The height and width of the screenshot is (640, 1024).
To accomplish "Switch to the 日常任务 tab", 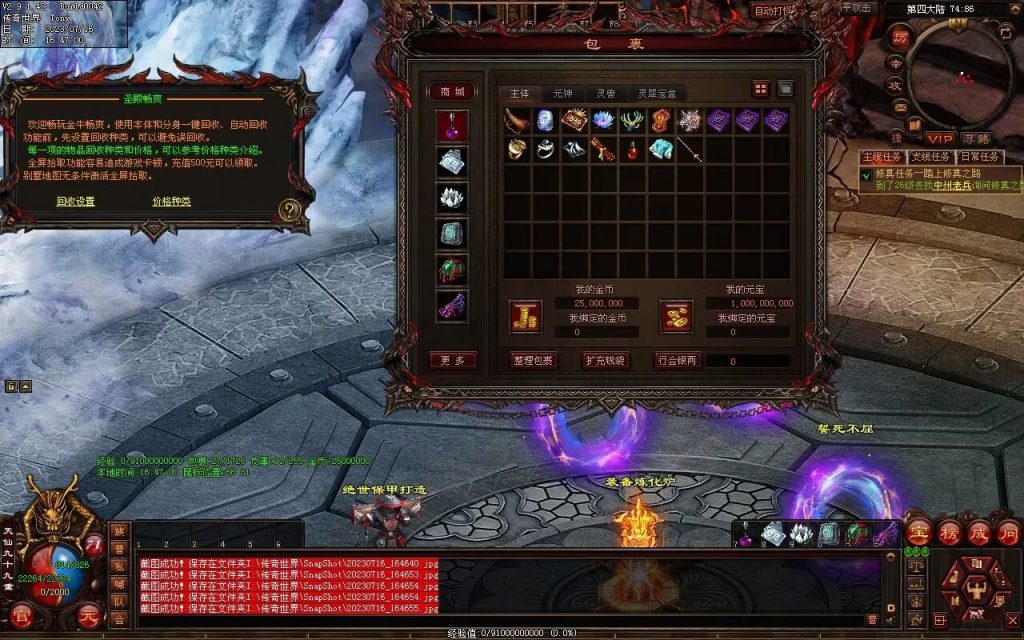I will 980,157.
